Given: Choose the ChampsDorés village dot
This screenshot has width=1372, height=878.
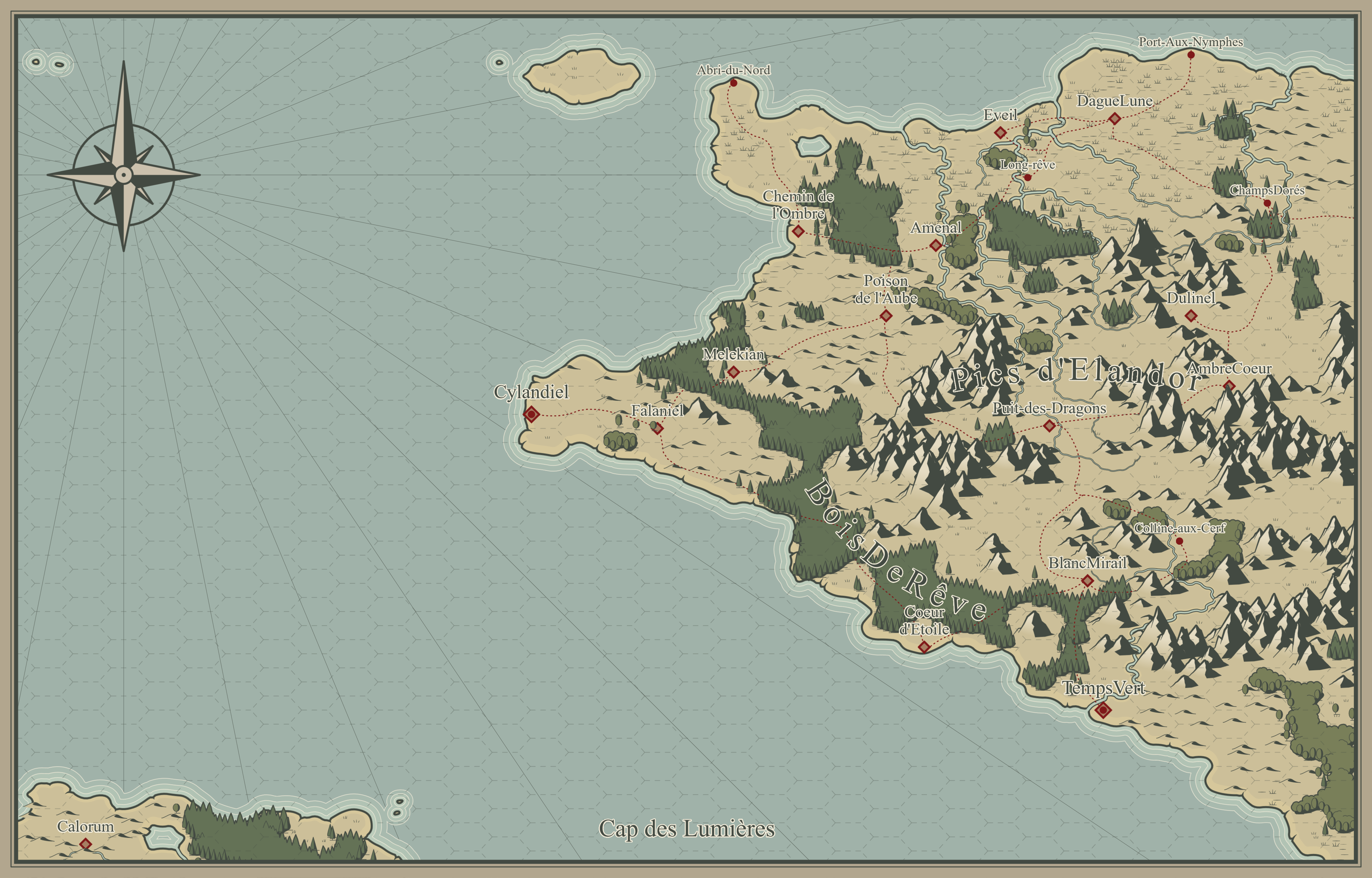Looking at the screenshot, I should pos(1267,203).
